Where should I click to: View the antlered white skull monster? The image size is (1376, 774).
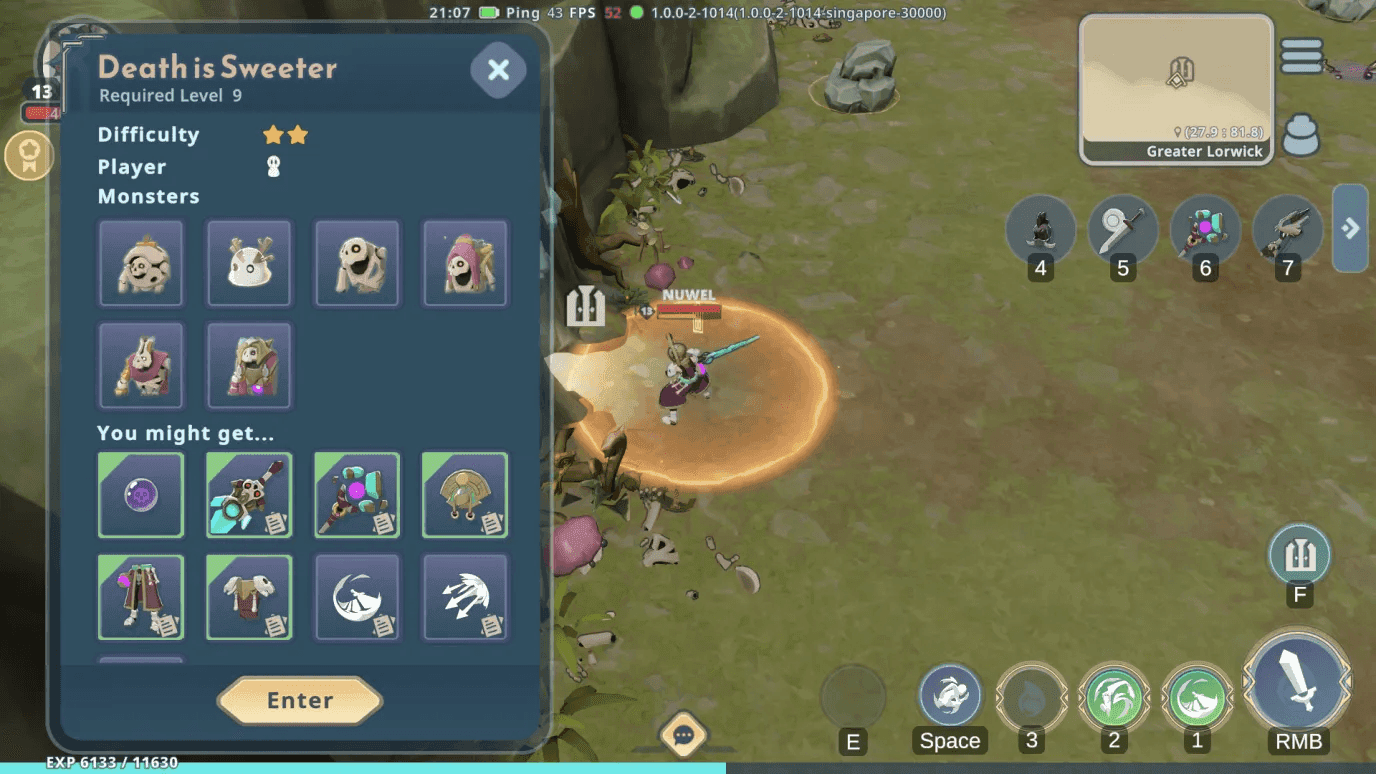pyautogui.click(x=249, y=264)
